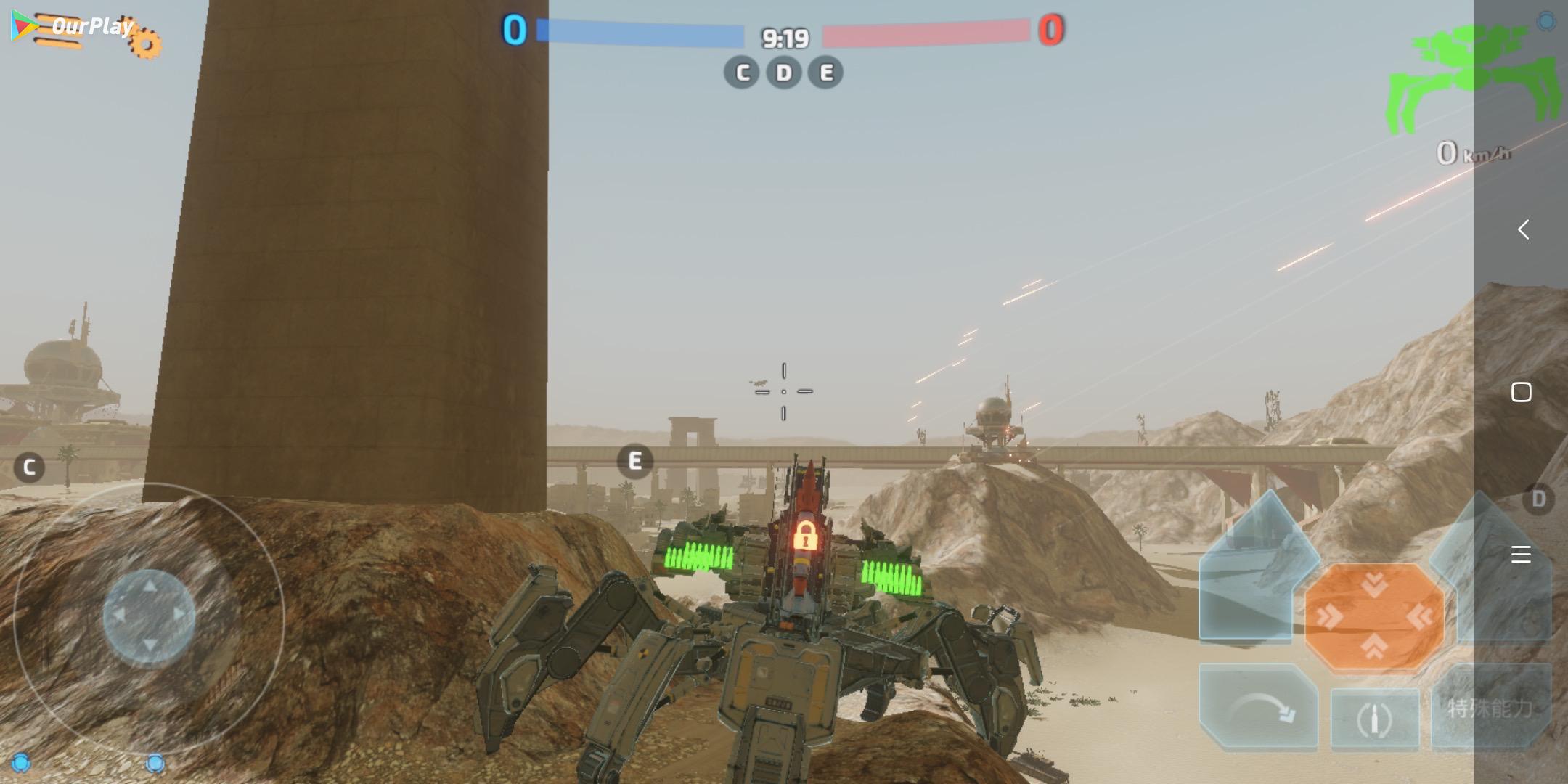Tap the virtual movement joystick knob

pos(149,617)
